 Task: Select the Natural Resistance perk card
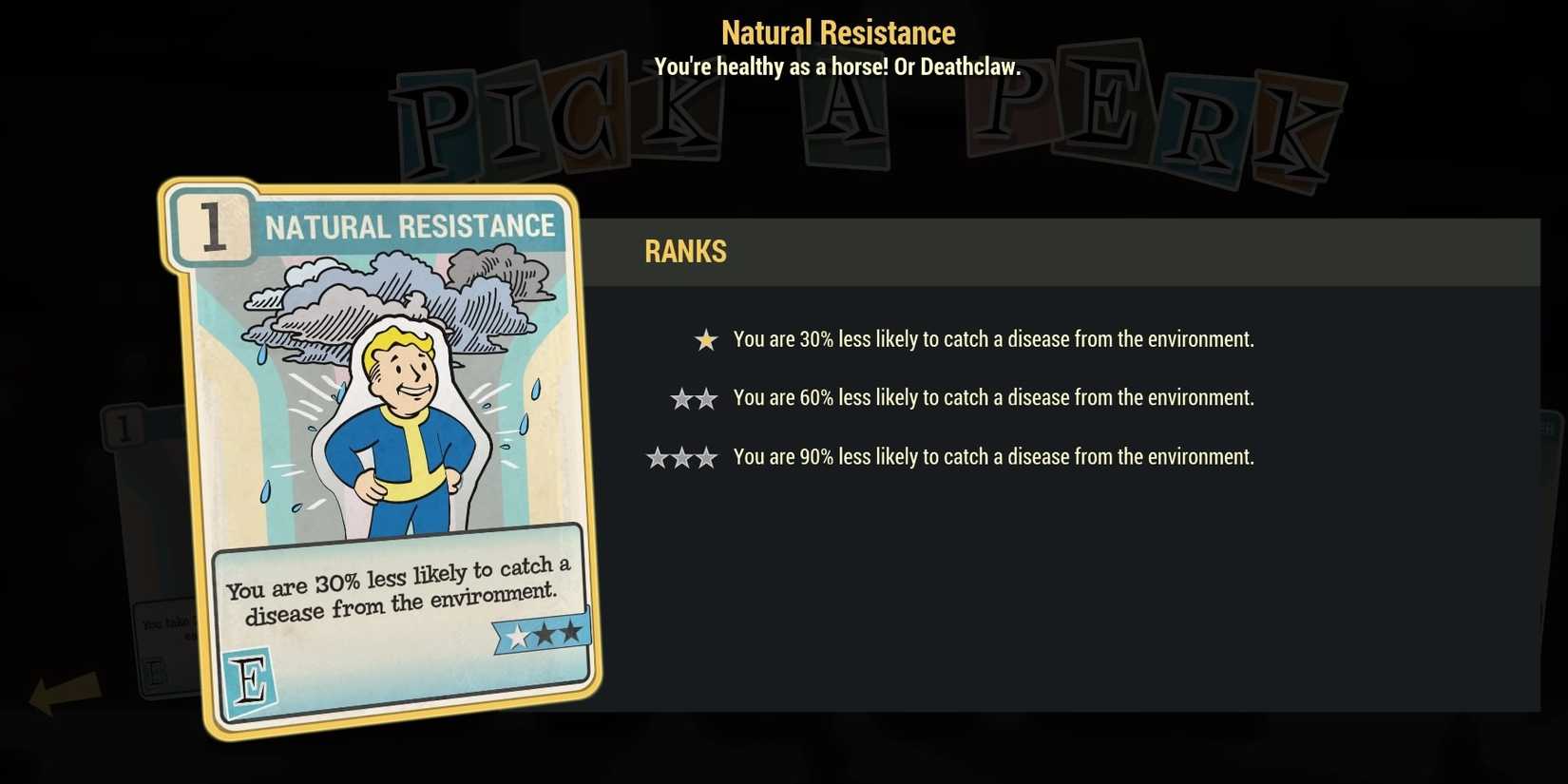click(380, 456)
